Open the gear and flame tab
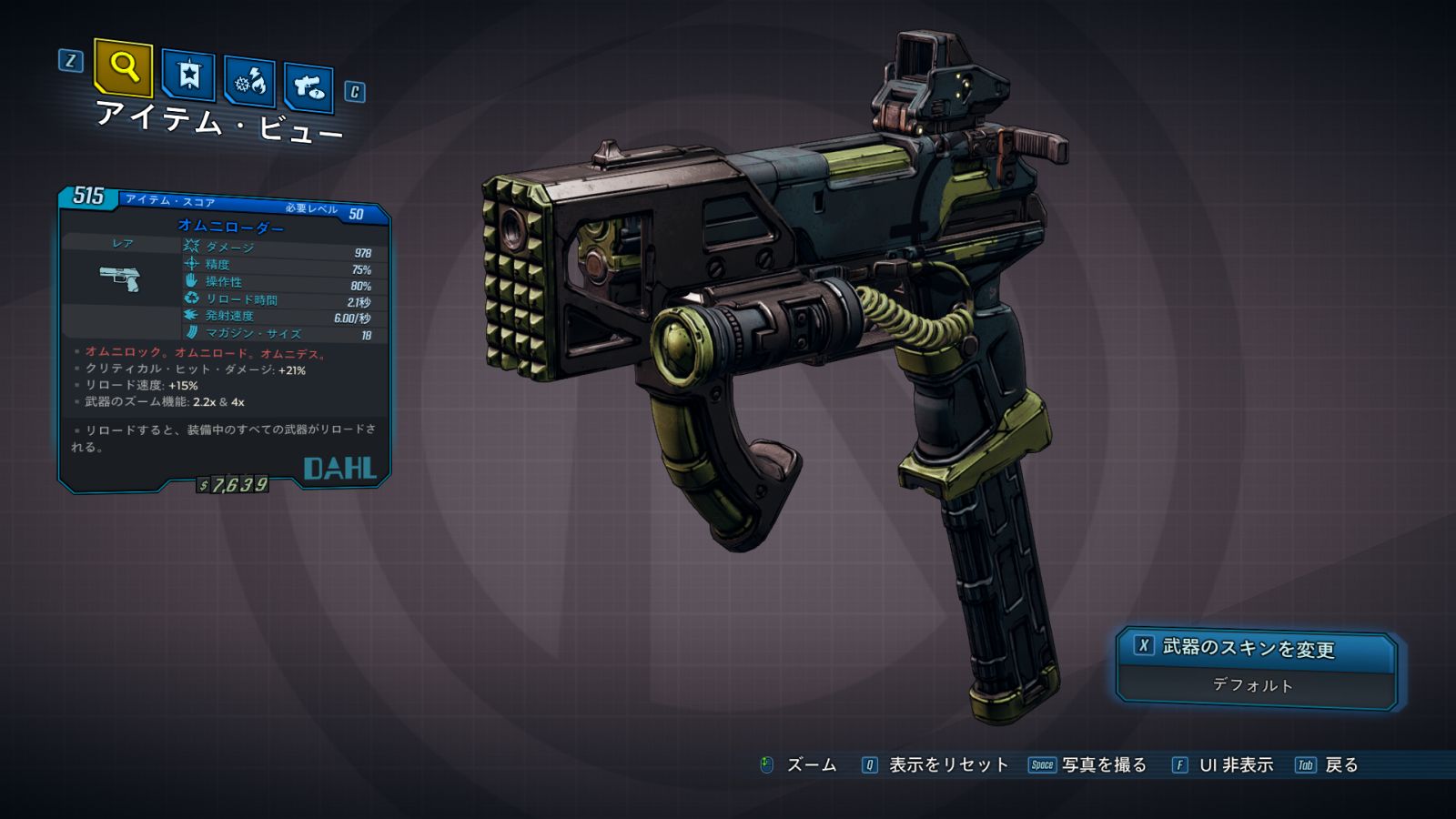 pyautogui.click(x=250, y=83)
